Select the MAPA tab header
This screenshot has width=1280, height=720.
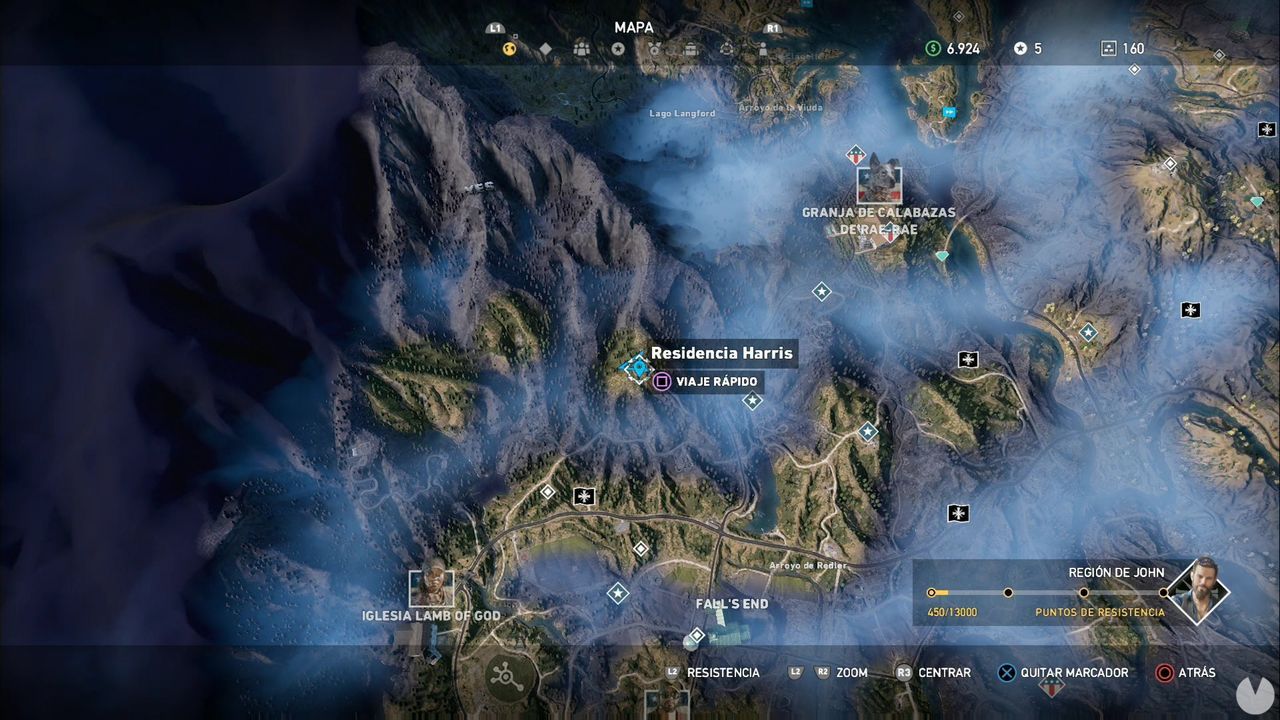click(634, 27)
